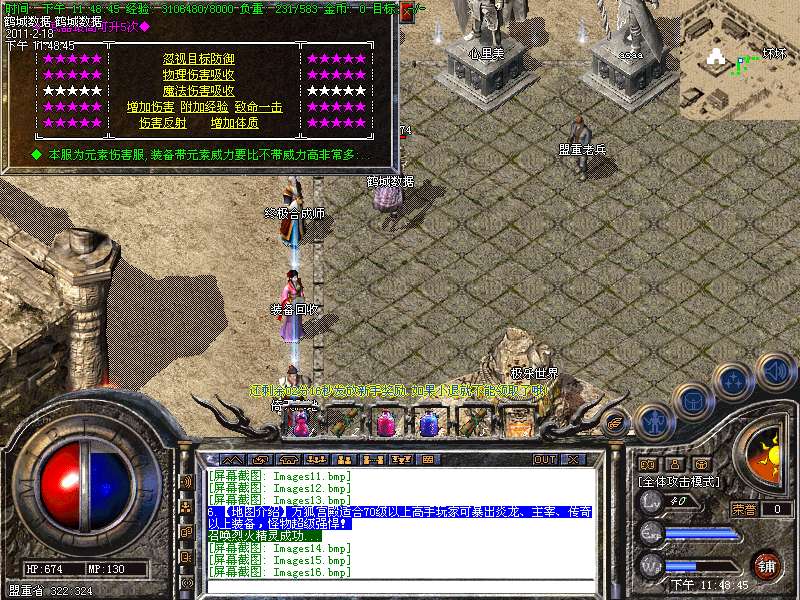
Task: Select the 伤害反射 option
Action: point(161,123)
